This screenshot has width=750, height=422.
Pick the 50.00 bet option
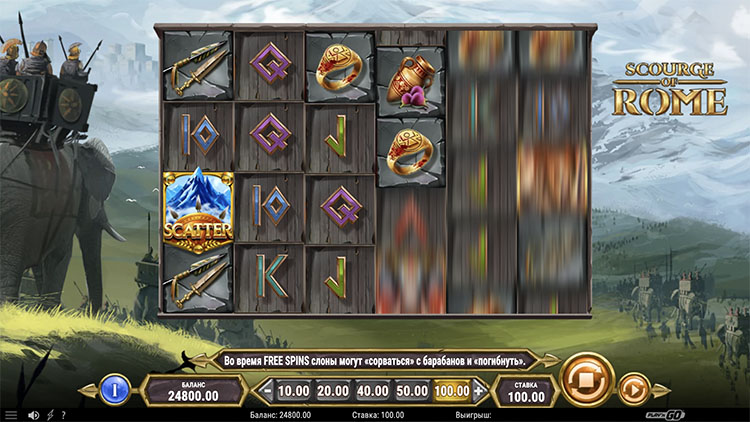[411, 390]
